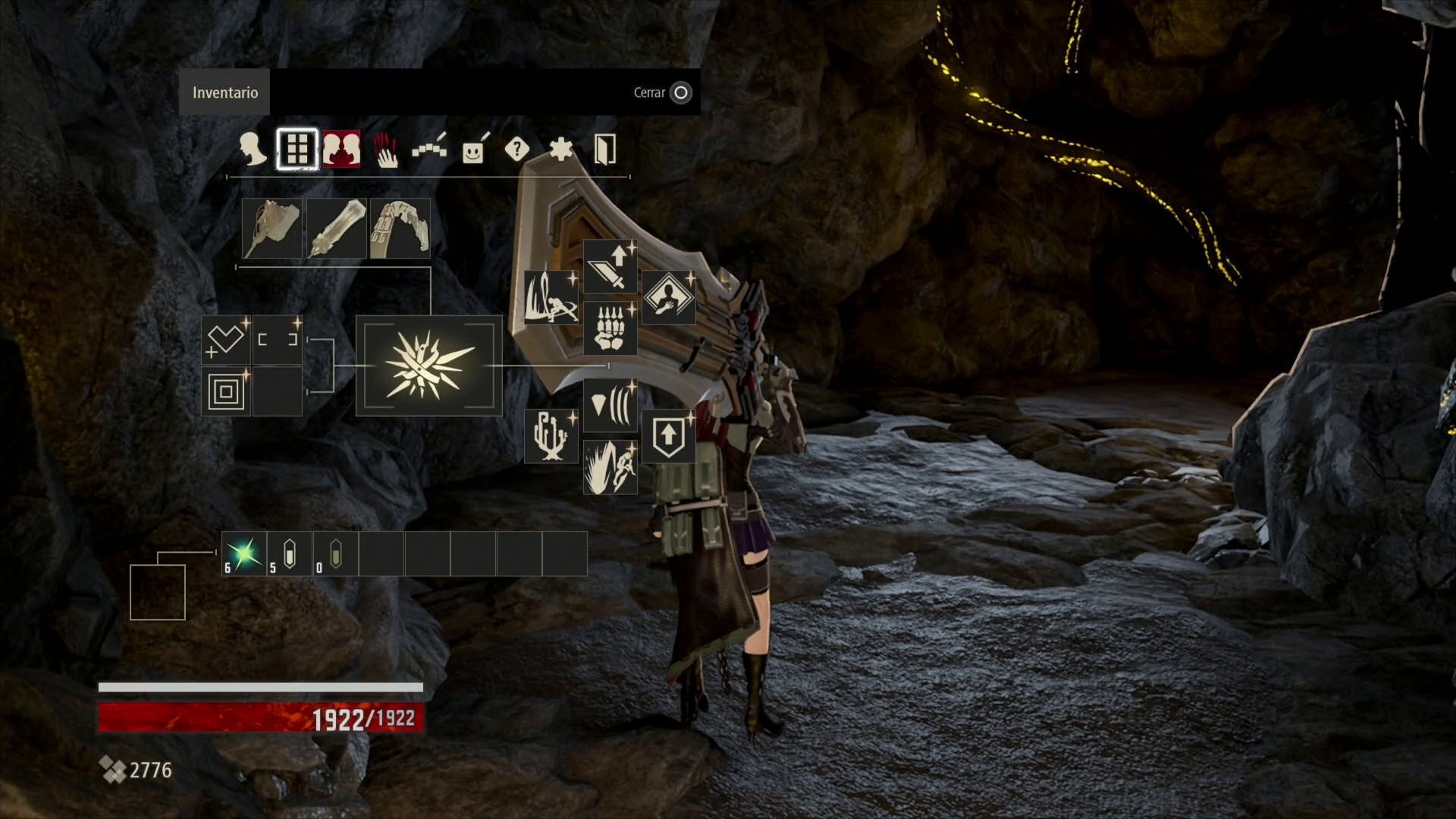Select the first equipped weapon slot

[271, 228]
